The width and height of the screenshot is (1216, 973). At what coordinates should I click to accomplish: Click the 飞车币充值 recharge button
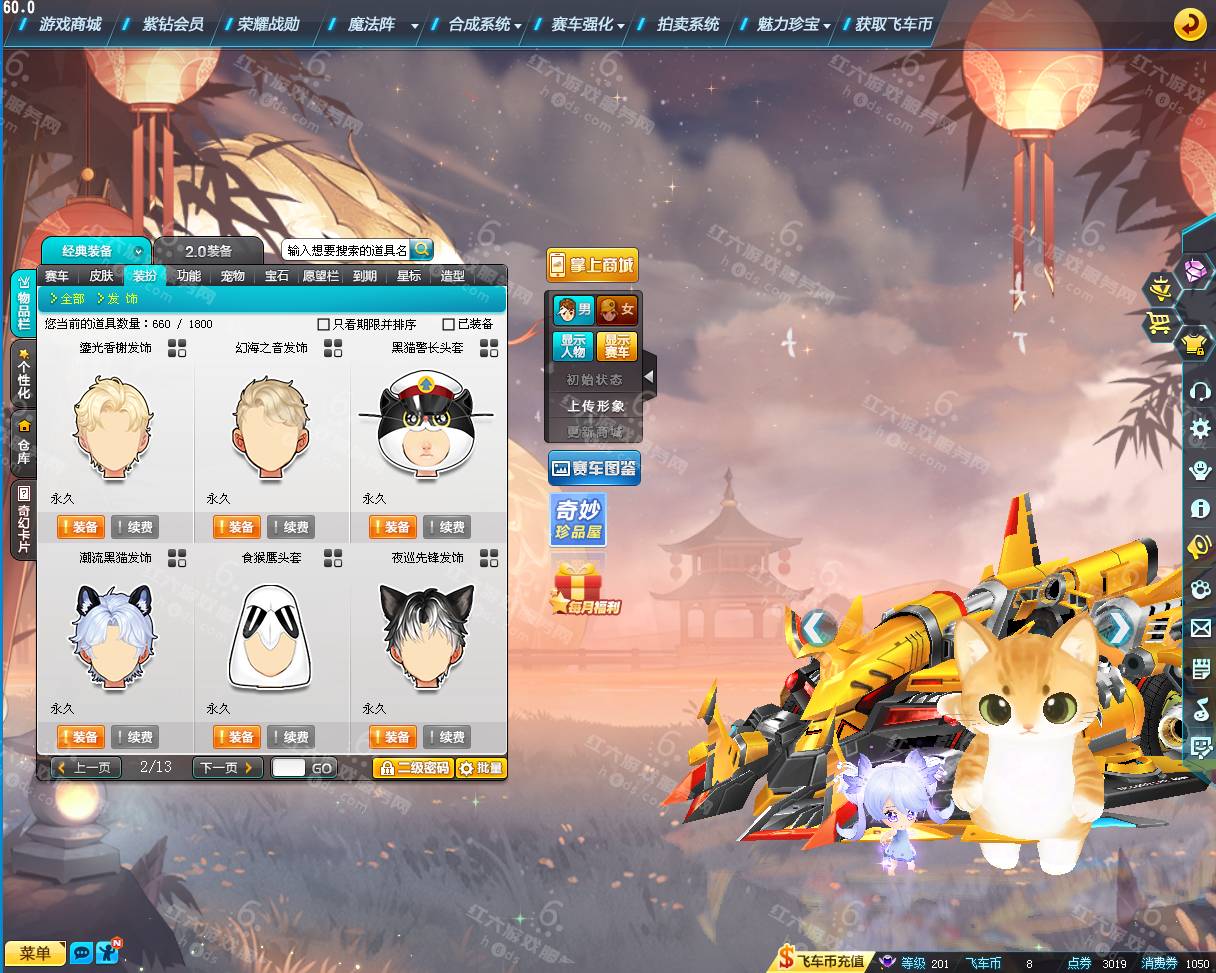point(824,962)
